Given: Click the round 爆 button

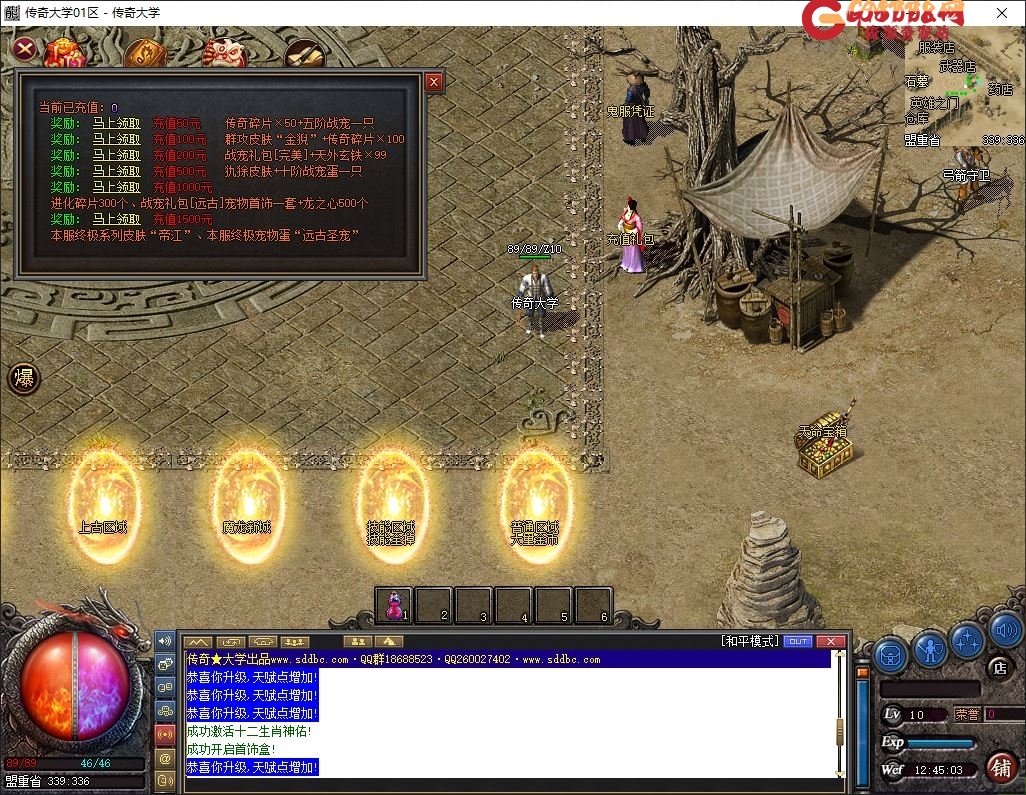Looking at the screenshot, I should (24, 378).
